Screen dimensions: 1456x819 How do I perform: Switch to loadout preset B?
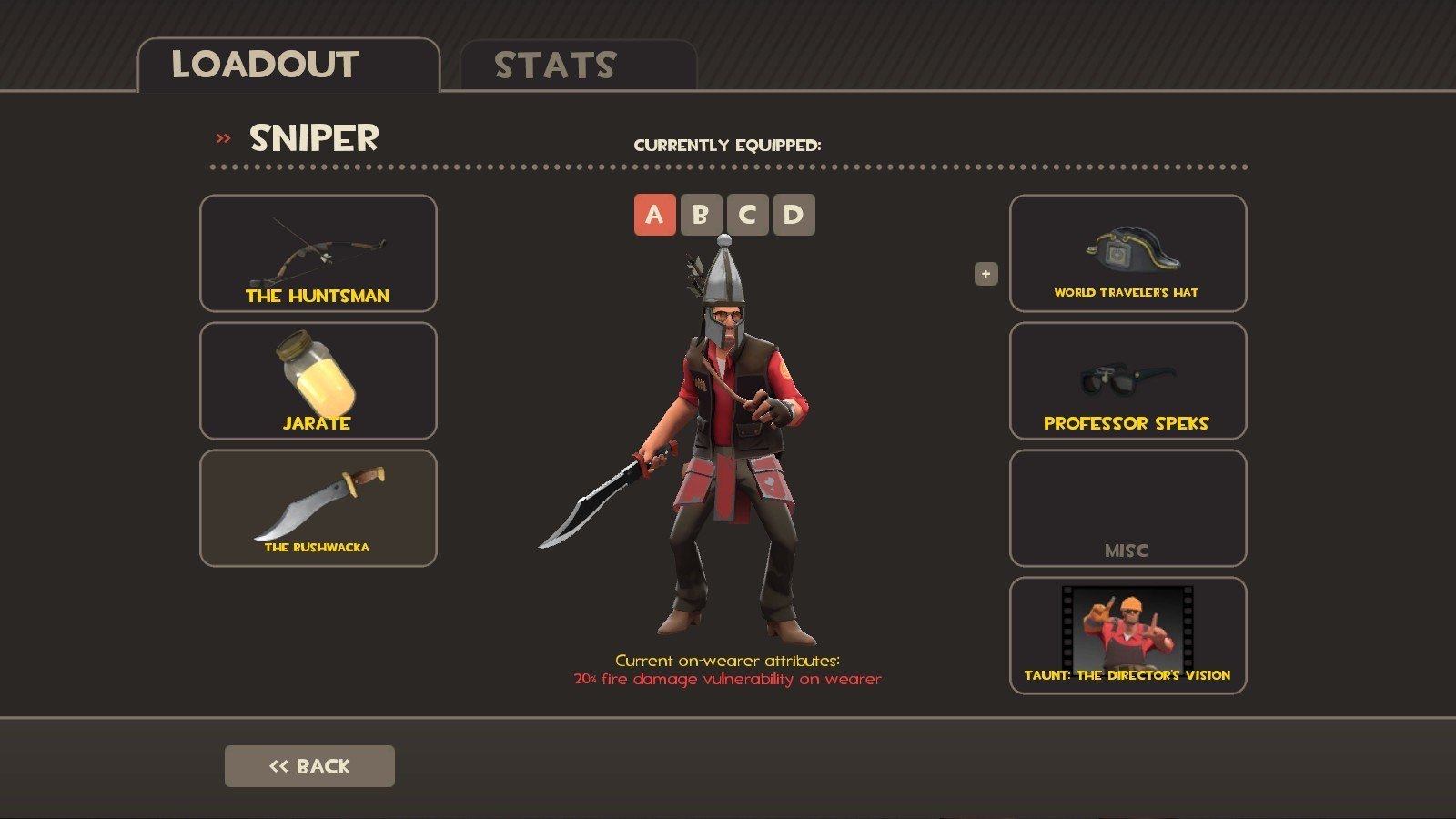701,215
